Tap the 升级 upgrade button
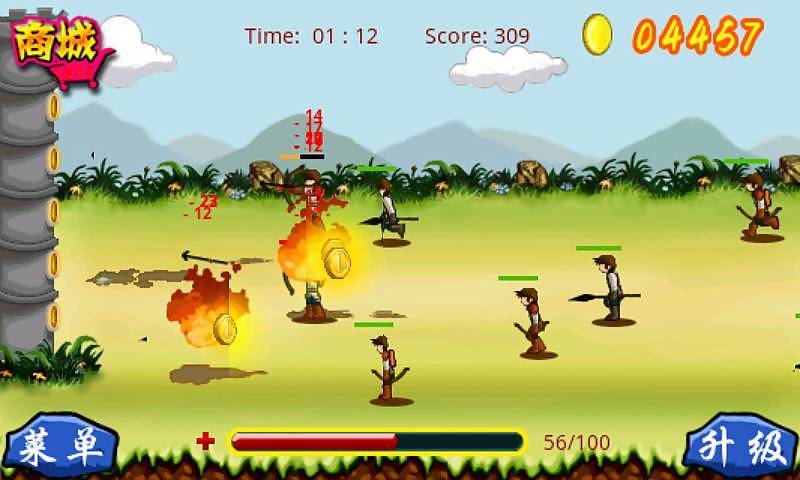 coord(742,448)
